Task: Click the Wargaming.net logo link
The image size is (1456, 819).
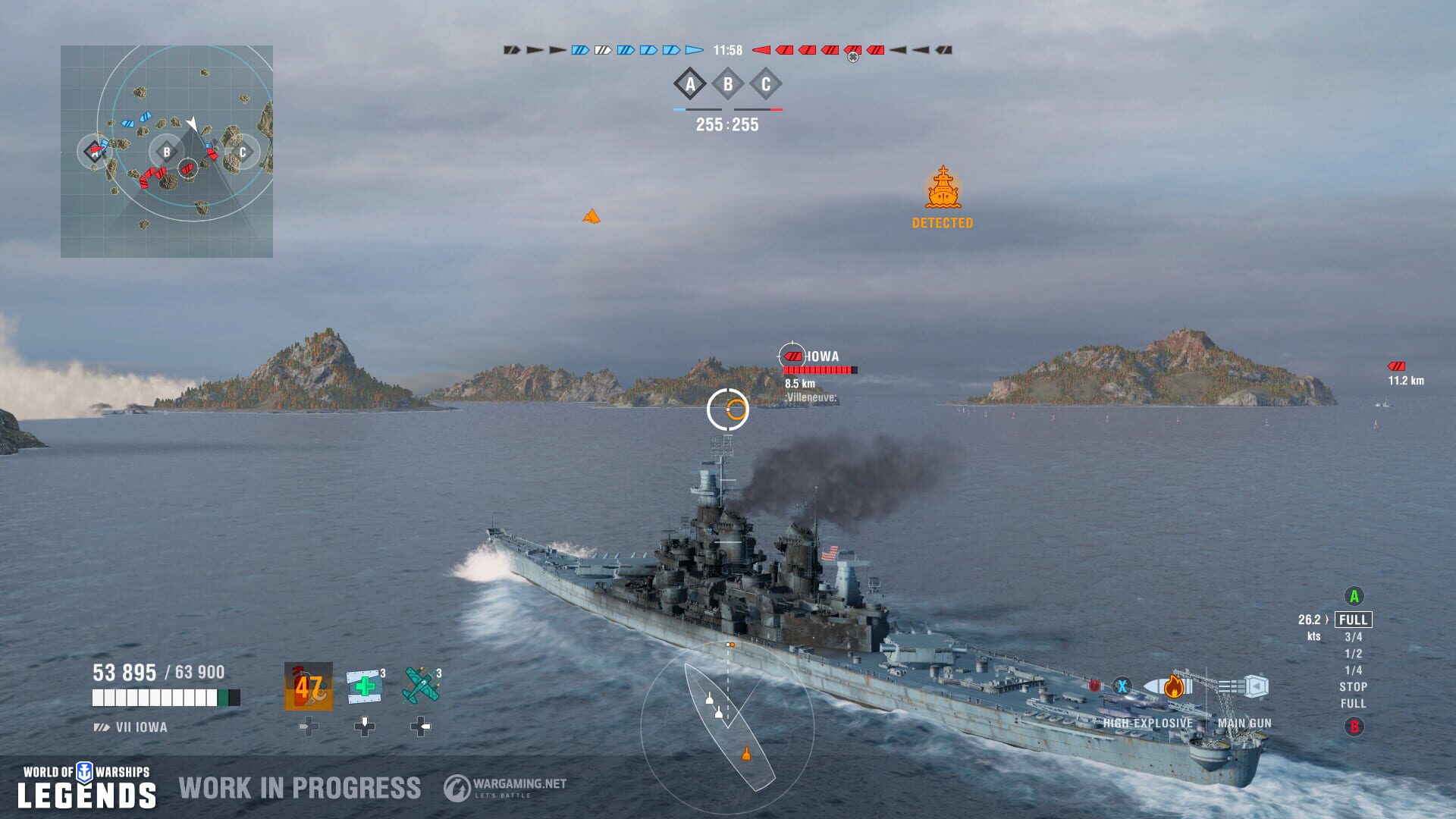Action: point(504,786)
